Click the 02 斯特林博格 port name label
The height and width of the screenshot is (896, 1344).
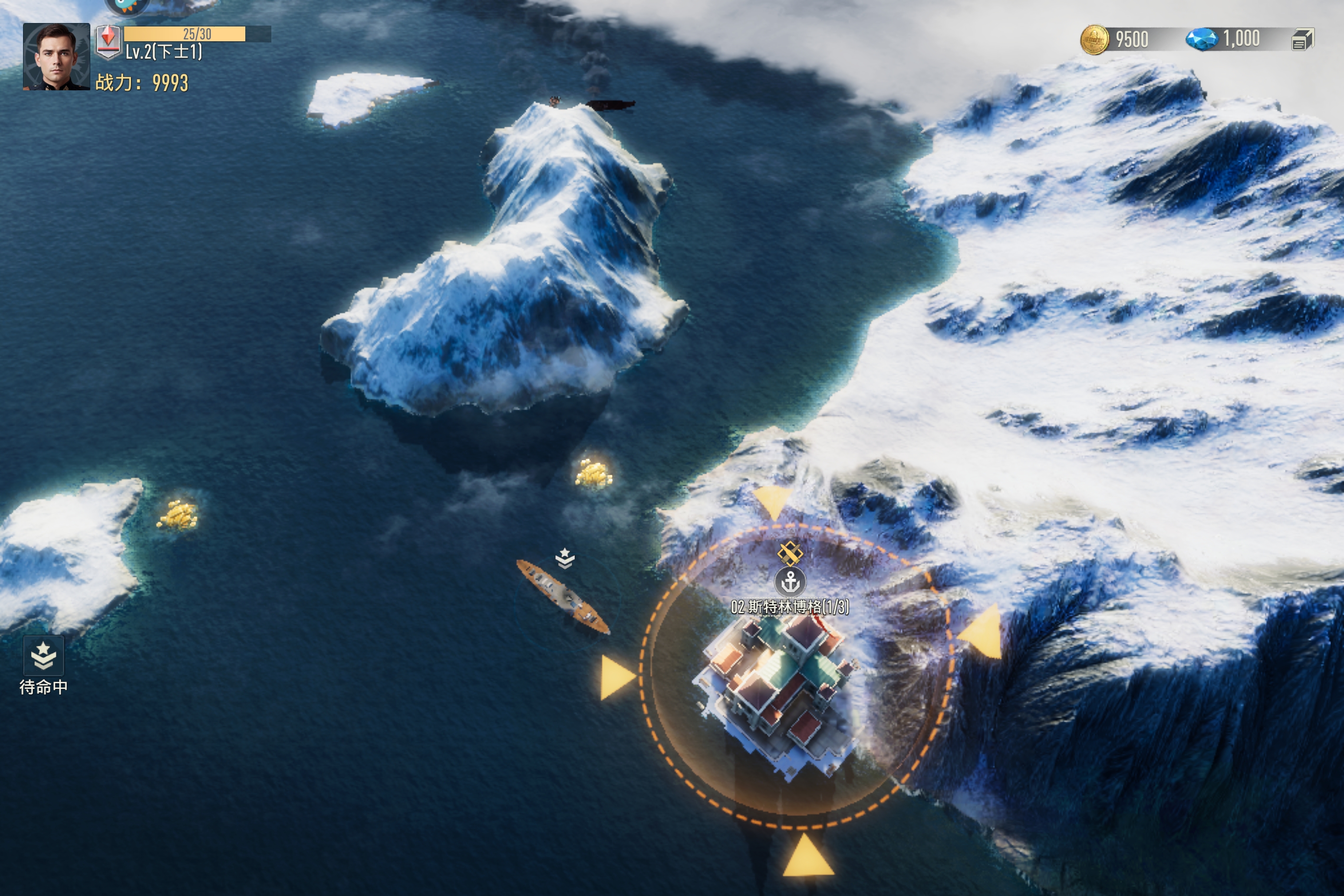click(790, 607)
